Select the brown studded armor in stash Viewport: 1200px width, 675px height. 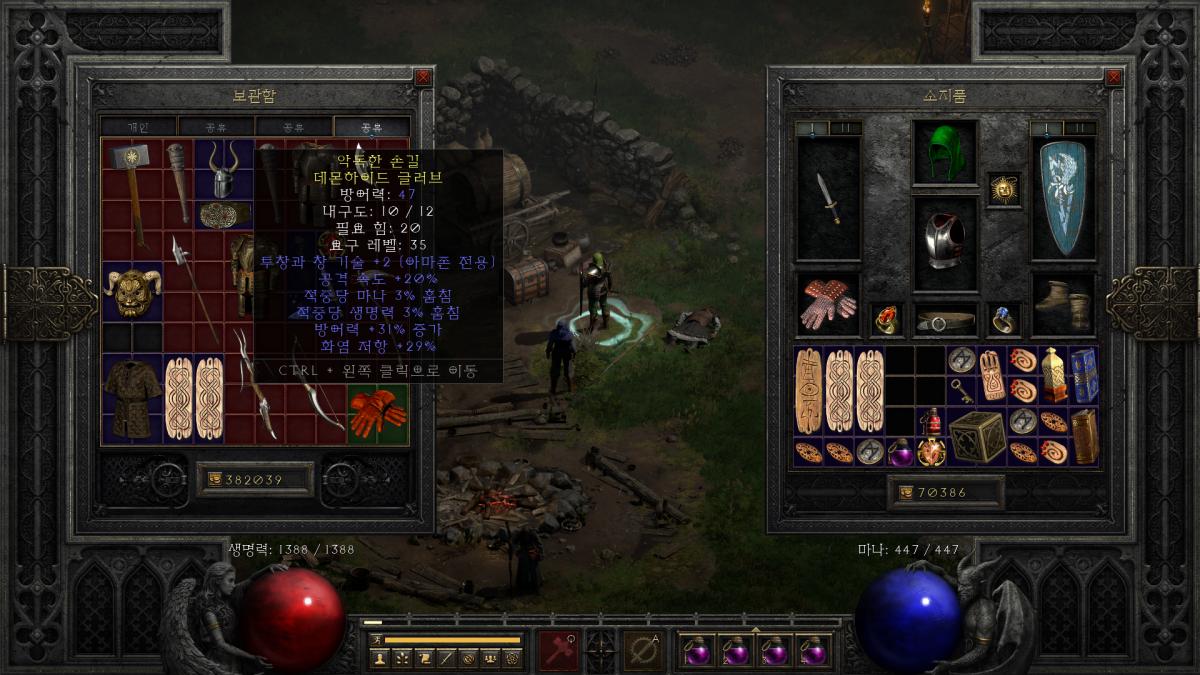132,398
